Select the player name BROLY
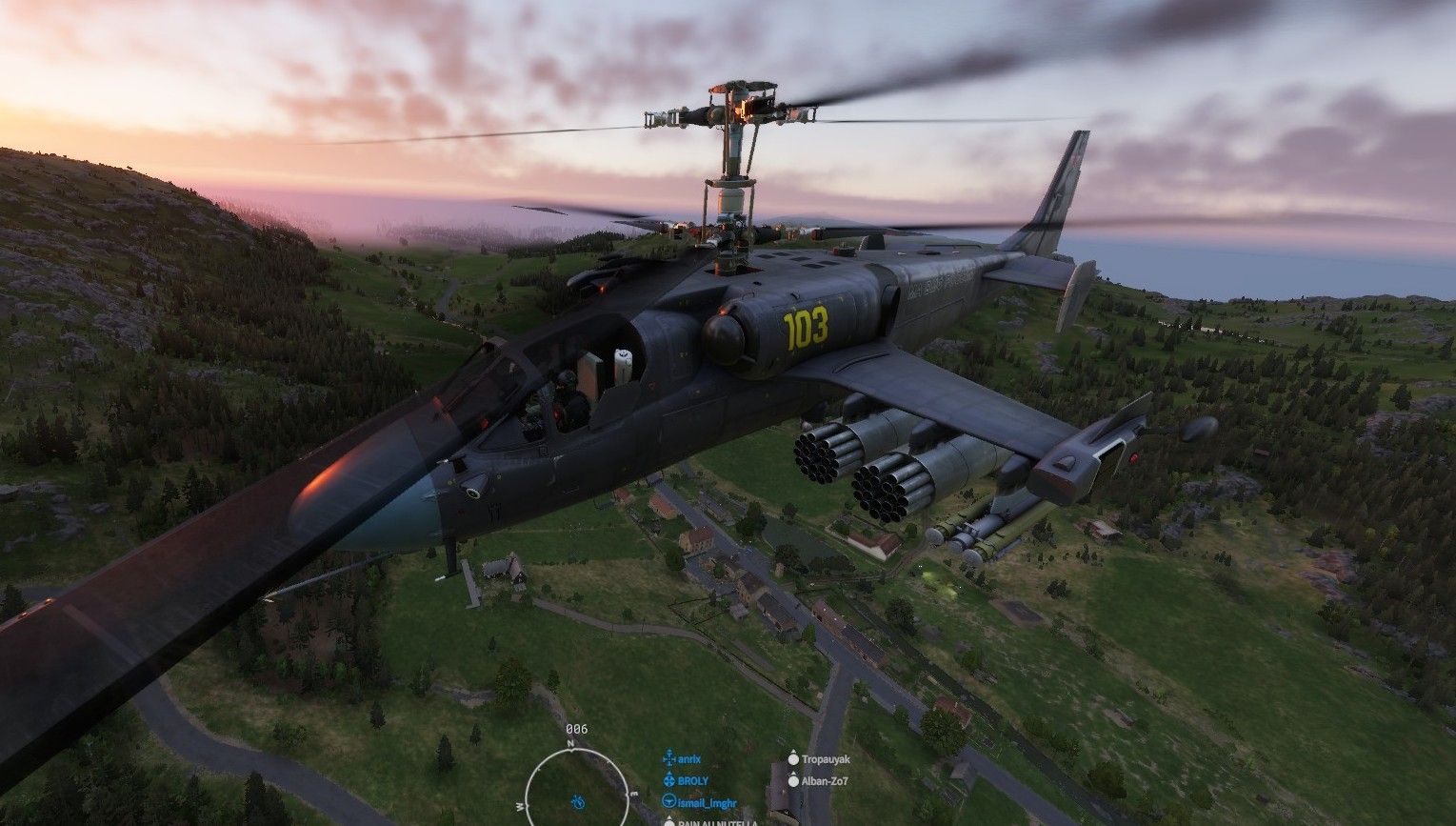Screen dimensions: 1456x826 tap(693, 781)
